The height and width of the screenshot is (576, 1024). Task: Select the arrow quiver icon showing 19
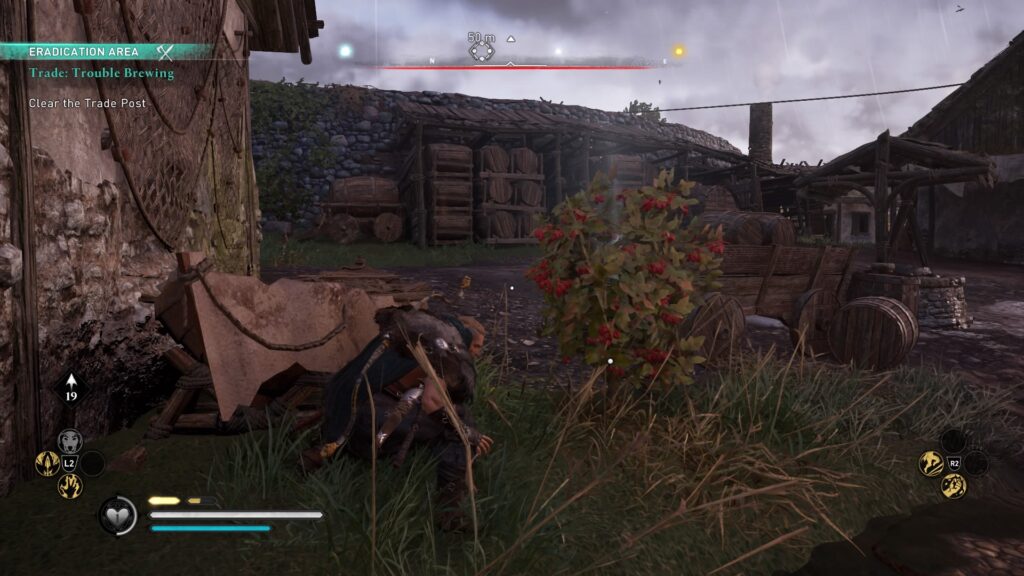(72, 387)
